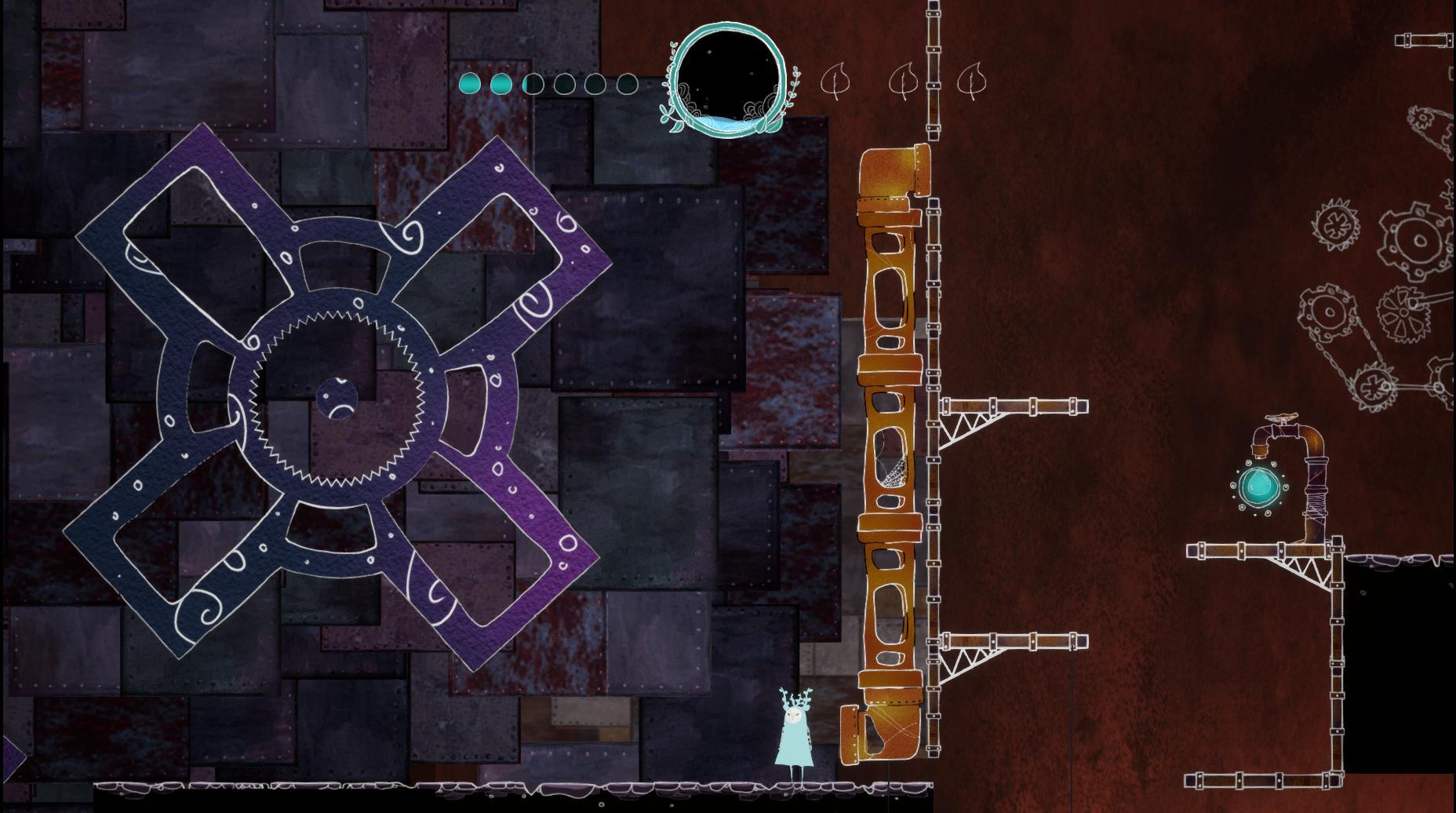Click the windmill-shaped gear cluster top right
Image resolution: width=1456 pixels, height=813 pixels.
(x=1404, y=312)
